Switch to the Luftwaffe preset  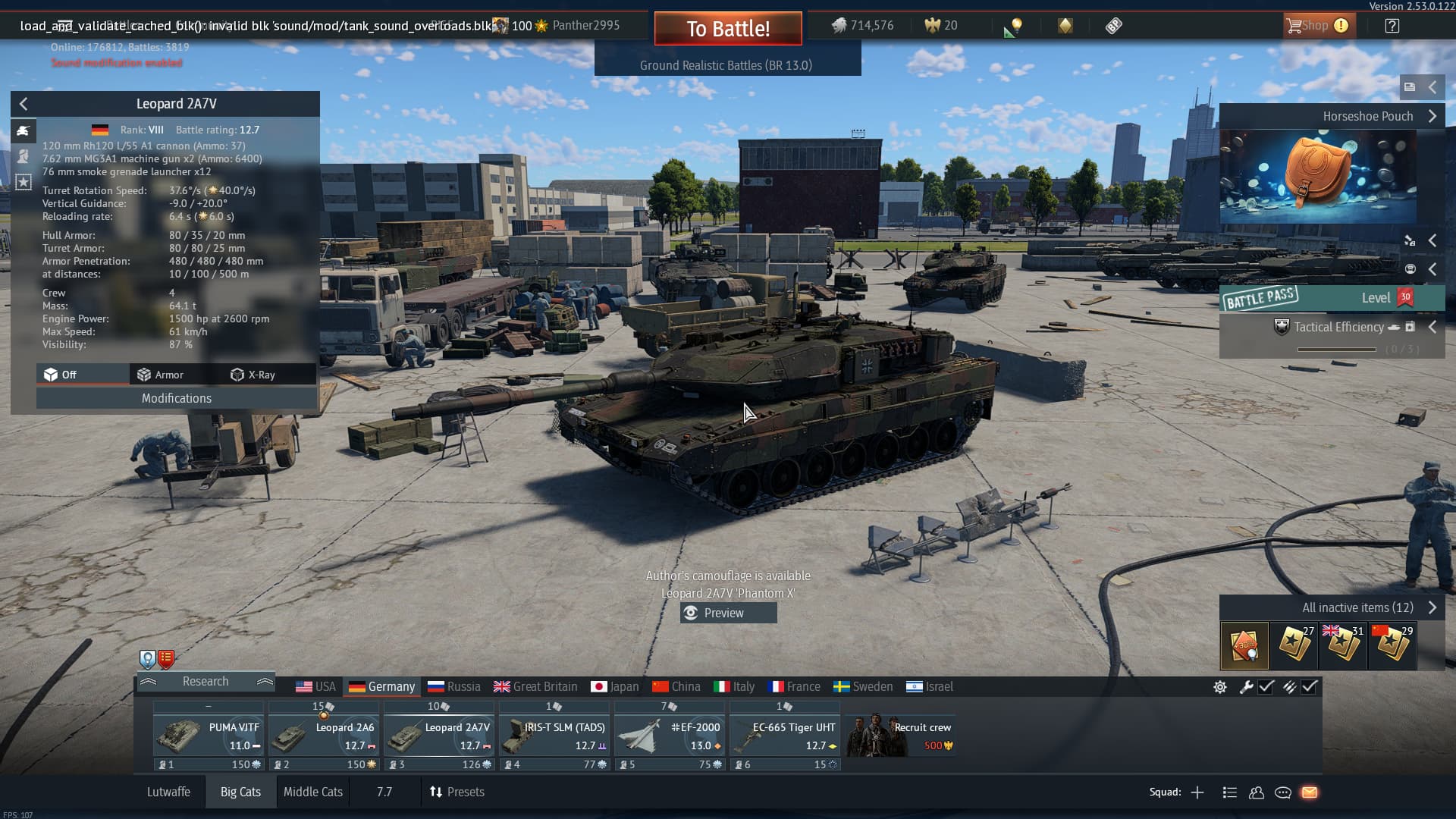(168, 792)
